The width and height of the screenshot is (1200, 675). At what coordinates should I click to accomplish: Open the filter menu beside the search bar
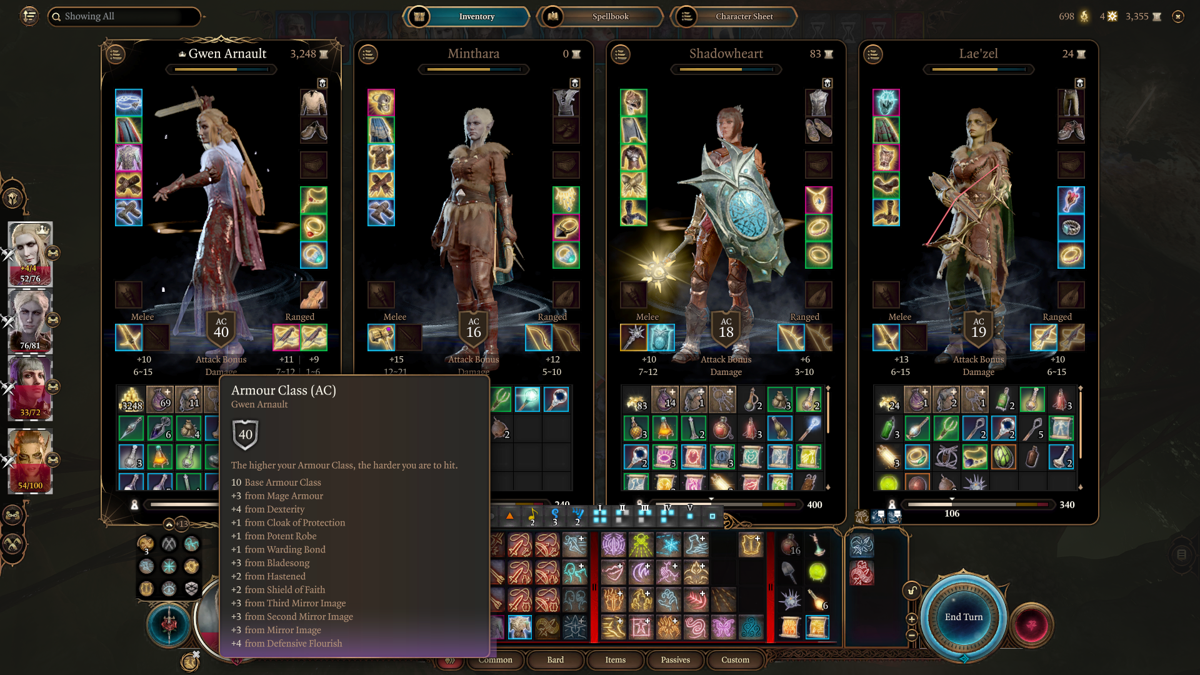click(29, 16)
